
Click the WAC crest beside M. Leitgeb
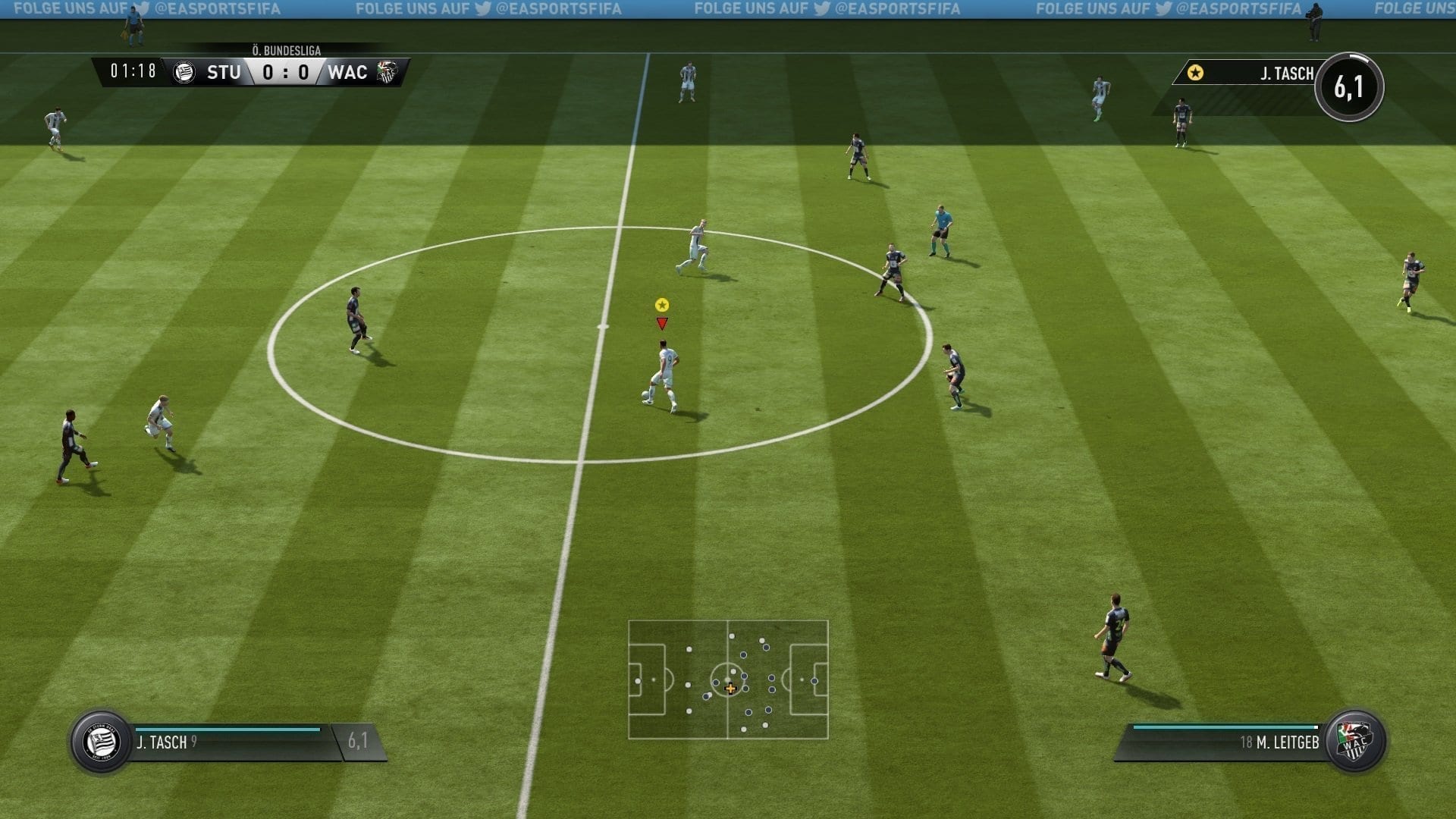1354,741
